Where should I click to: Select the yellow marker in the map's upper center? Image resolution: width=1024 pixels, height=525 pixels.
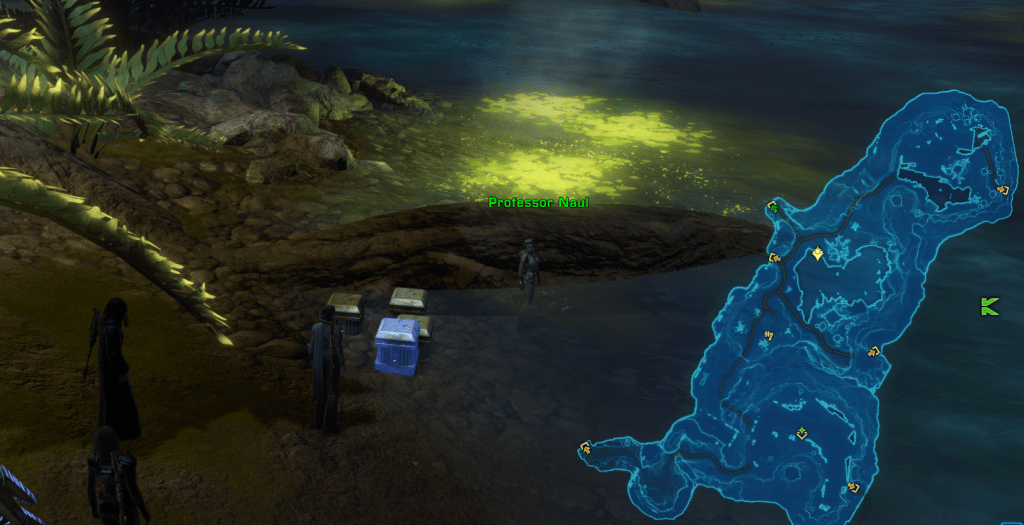pos(819,254)
